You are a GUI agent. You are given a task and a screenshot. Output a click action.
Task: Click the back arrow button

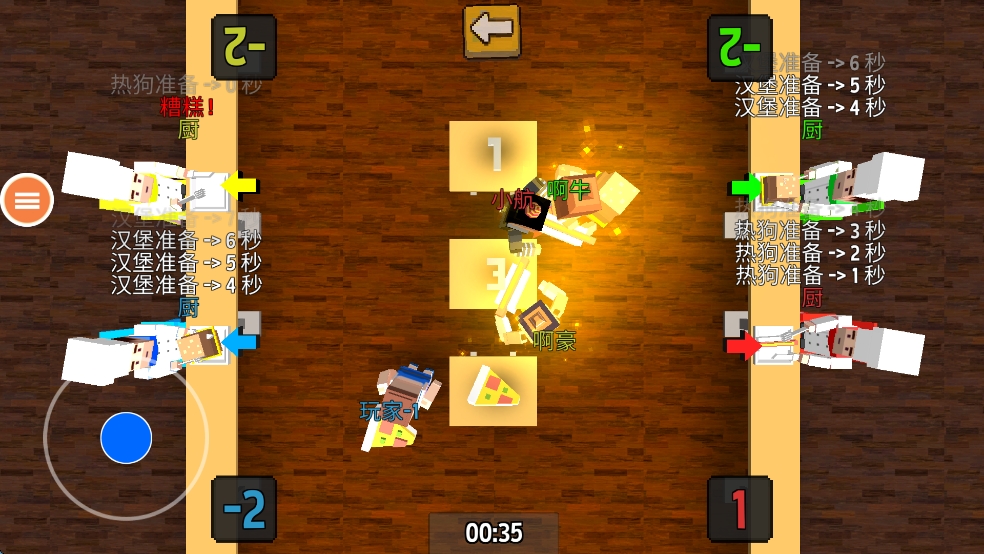click(491, 29)
